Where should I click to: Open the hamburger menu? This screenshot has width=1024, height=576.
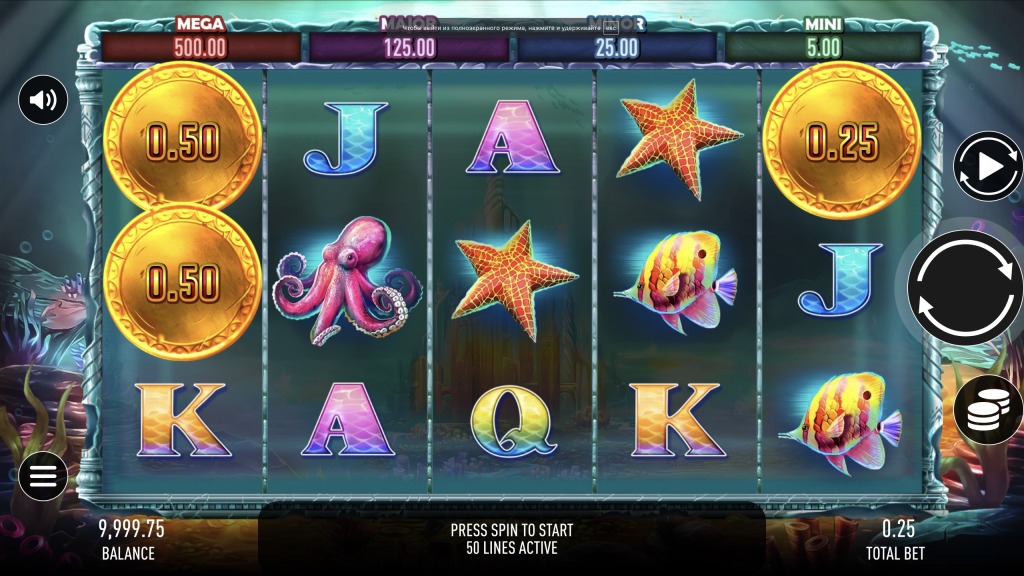pos(43,476)
